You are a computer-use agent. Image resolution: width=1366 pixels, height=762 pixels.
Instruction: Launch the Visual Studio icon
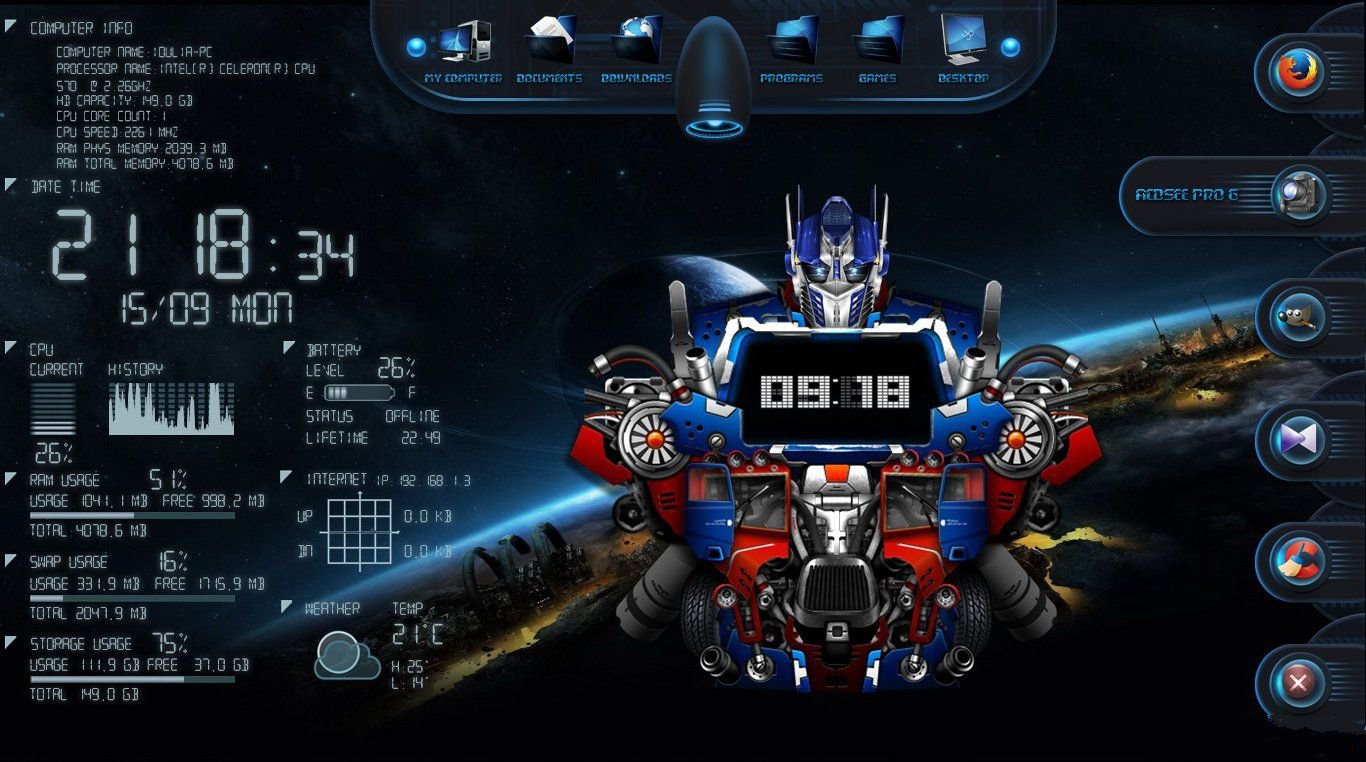point(1299,440)
